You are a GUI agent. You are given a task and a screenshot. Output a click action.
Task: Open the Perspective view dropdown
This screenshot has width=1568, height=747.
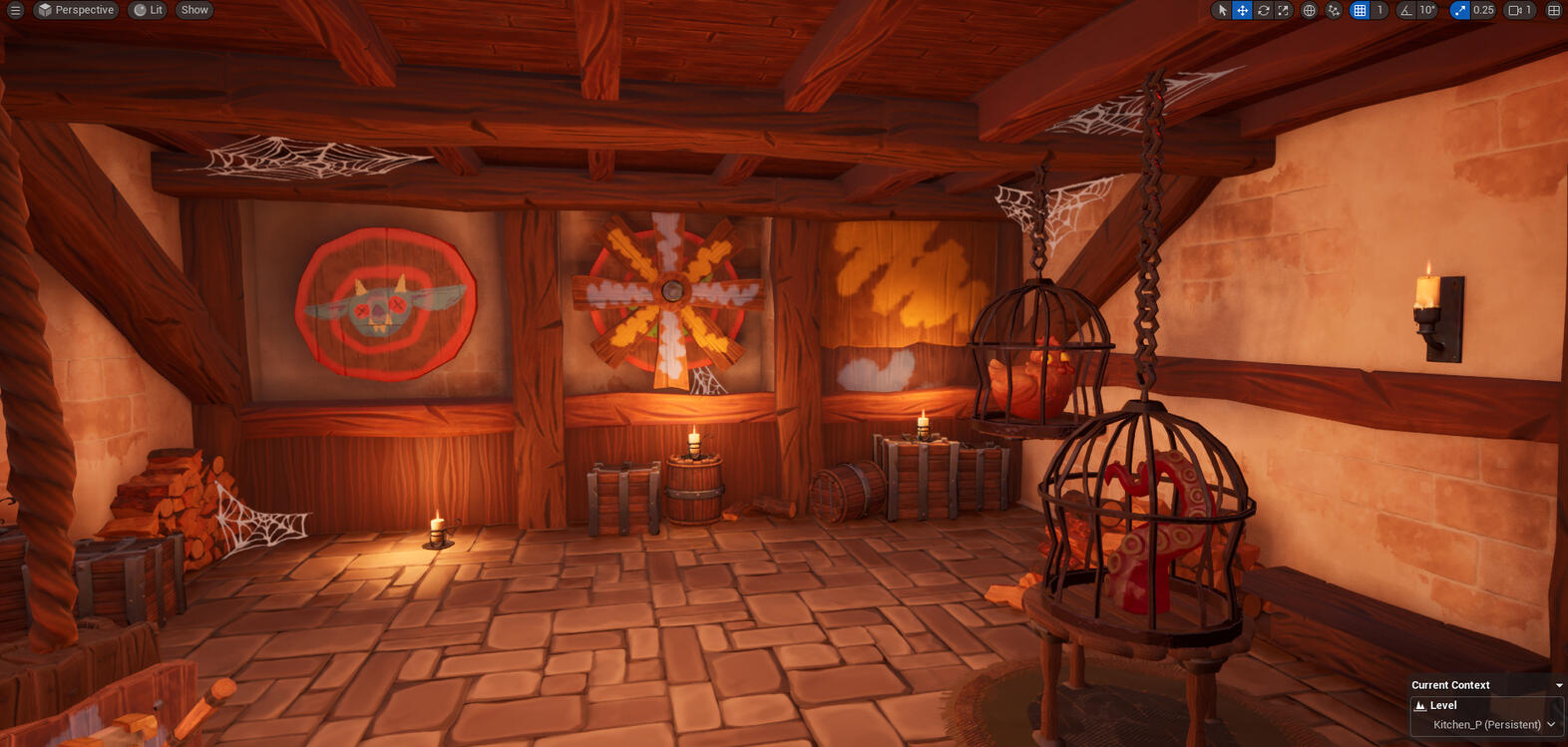tap(76, 10)
